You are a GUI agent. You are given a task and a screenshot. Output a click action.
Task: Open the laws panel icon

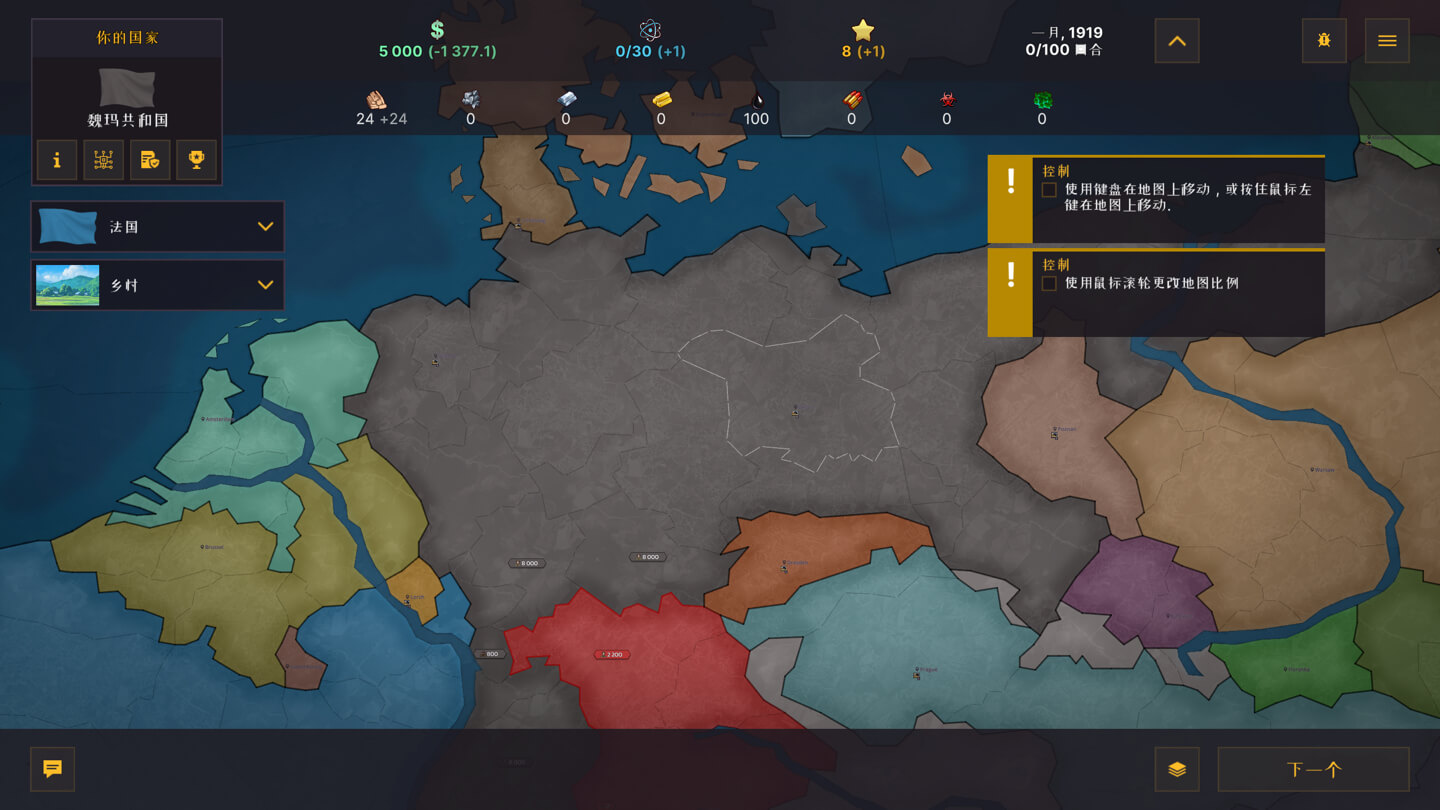pos(150,160)
